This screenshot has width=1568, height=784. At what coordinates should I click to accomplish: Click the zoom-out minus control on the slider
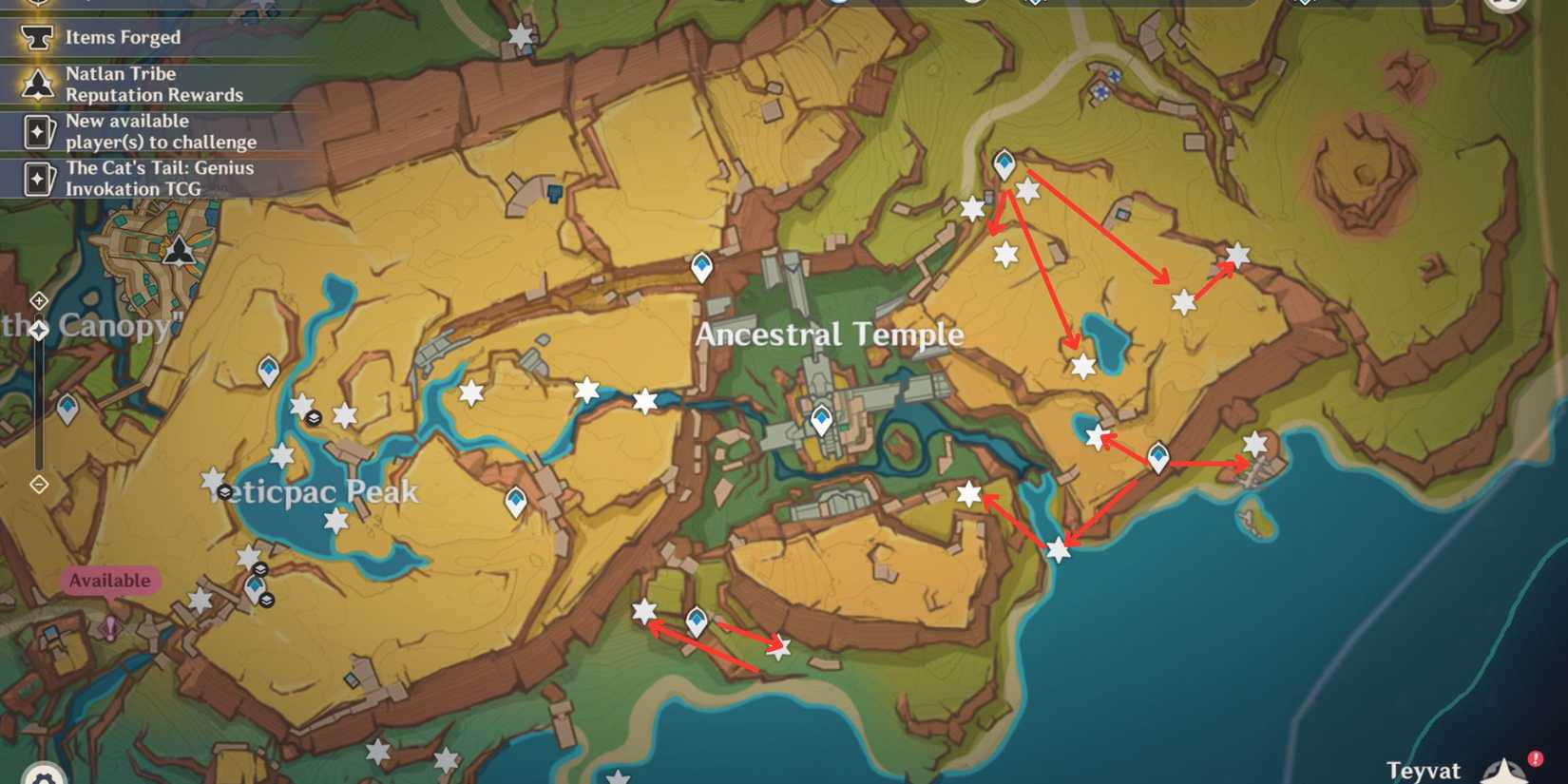click(x=38, y=484)
